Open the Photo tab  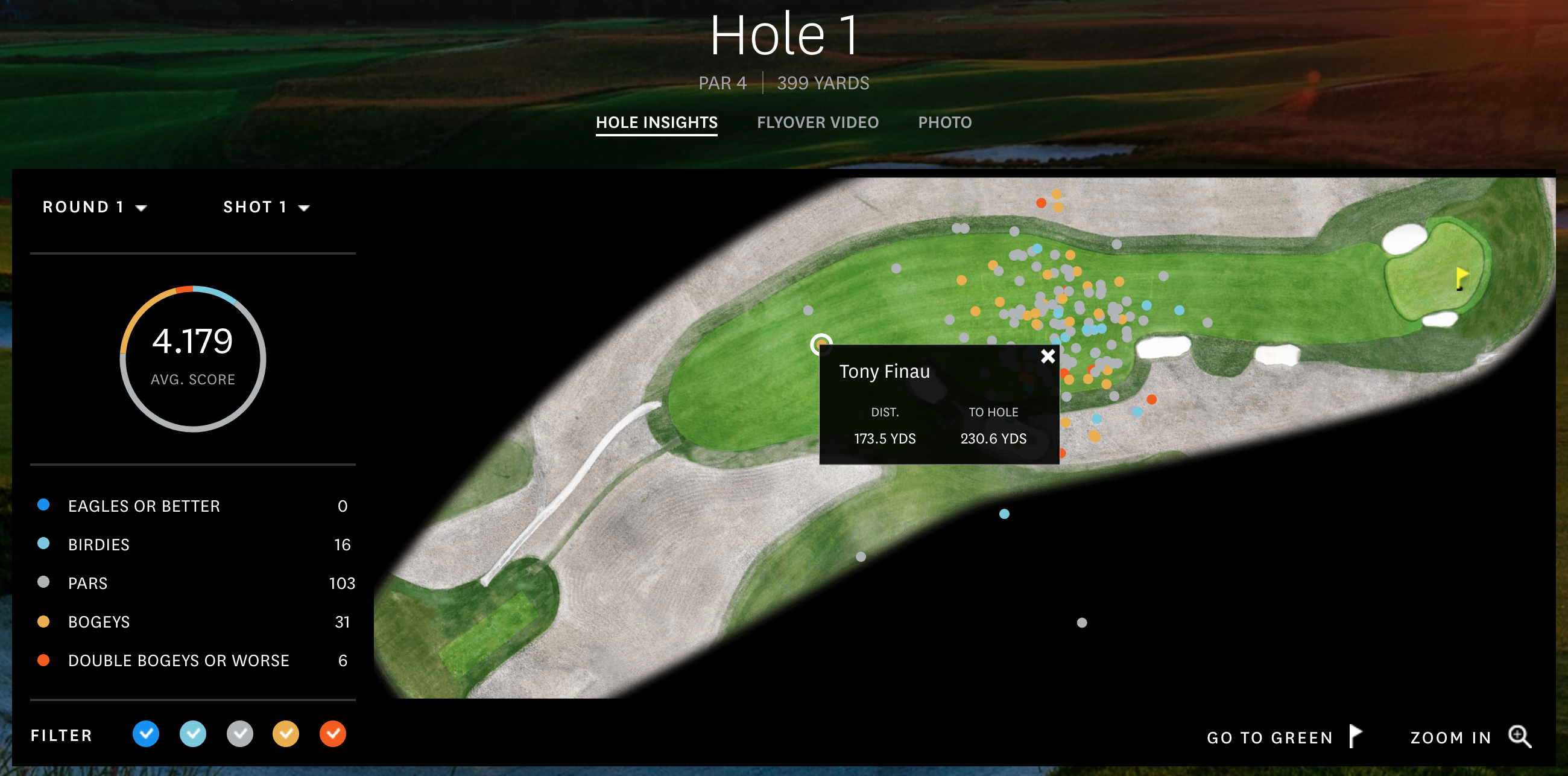point(944,122)
